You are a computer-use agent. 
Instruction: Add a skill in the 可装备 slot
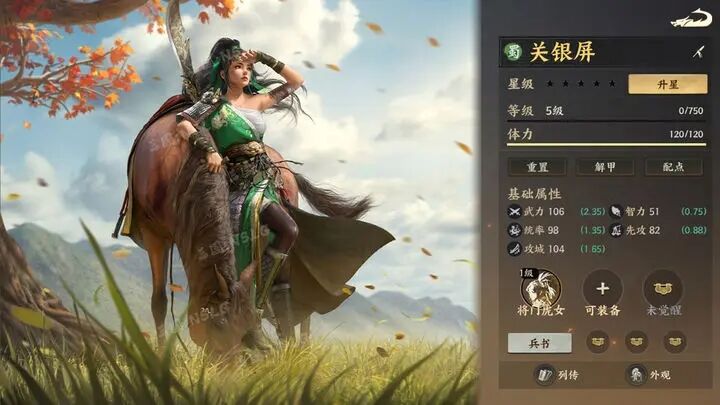pyautogui.click(x=602, y=289)
